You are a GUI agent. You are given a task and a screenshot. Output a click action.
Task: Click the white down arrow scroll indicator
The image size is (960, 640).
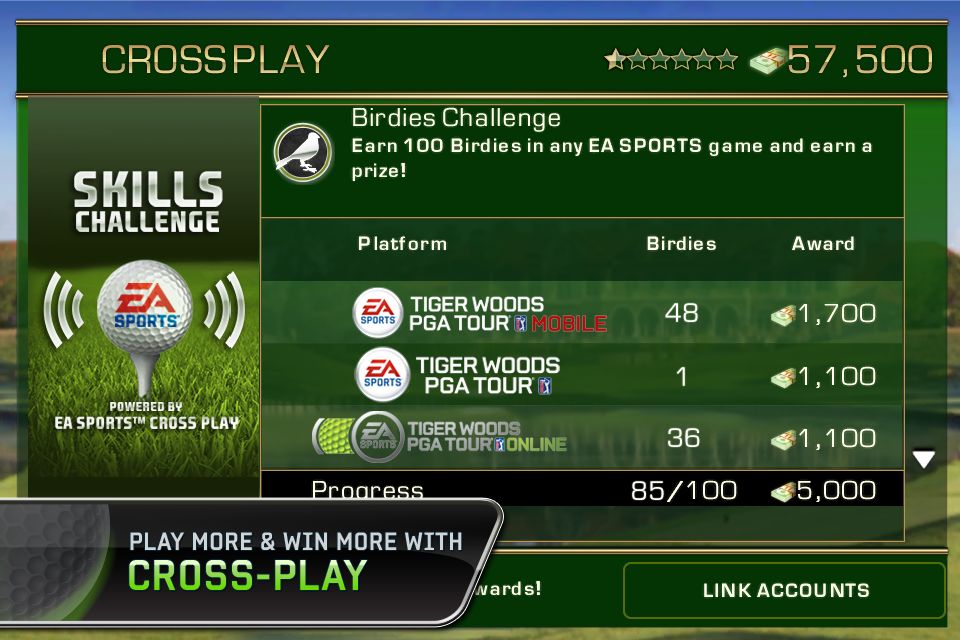(x=923, y=459)
